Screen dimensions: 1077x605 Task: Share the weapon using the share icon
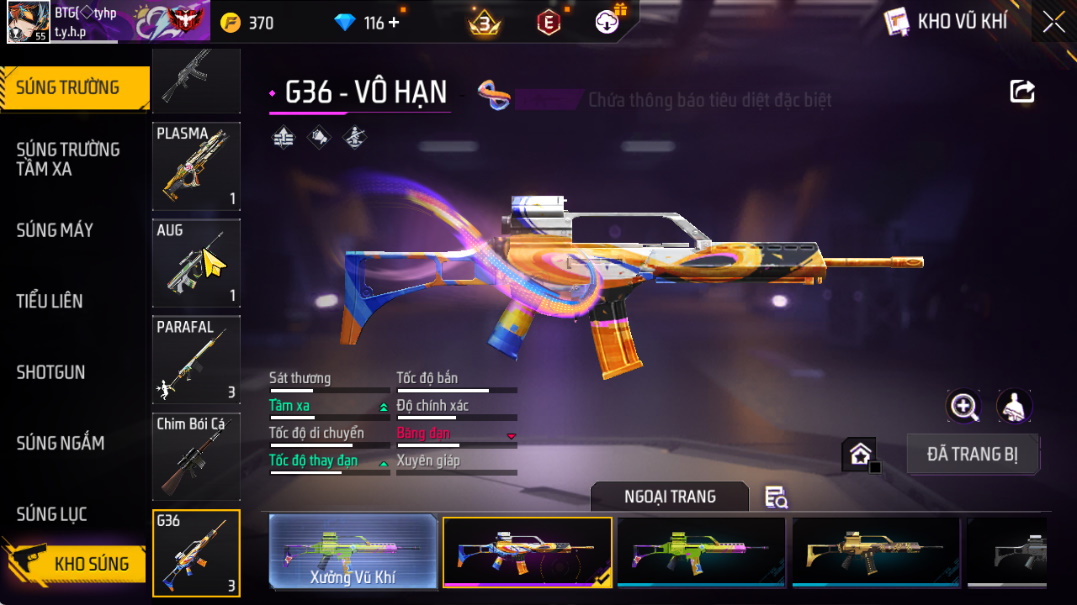point(1022,92)
